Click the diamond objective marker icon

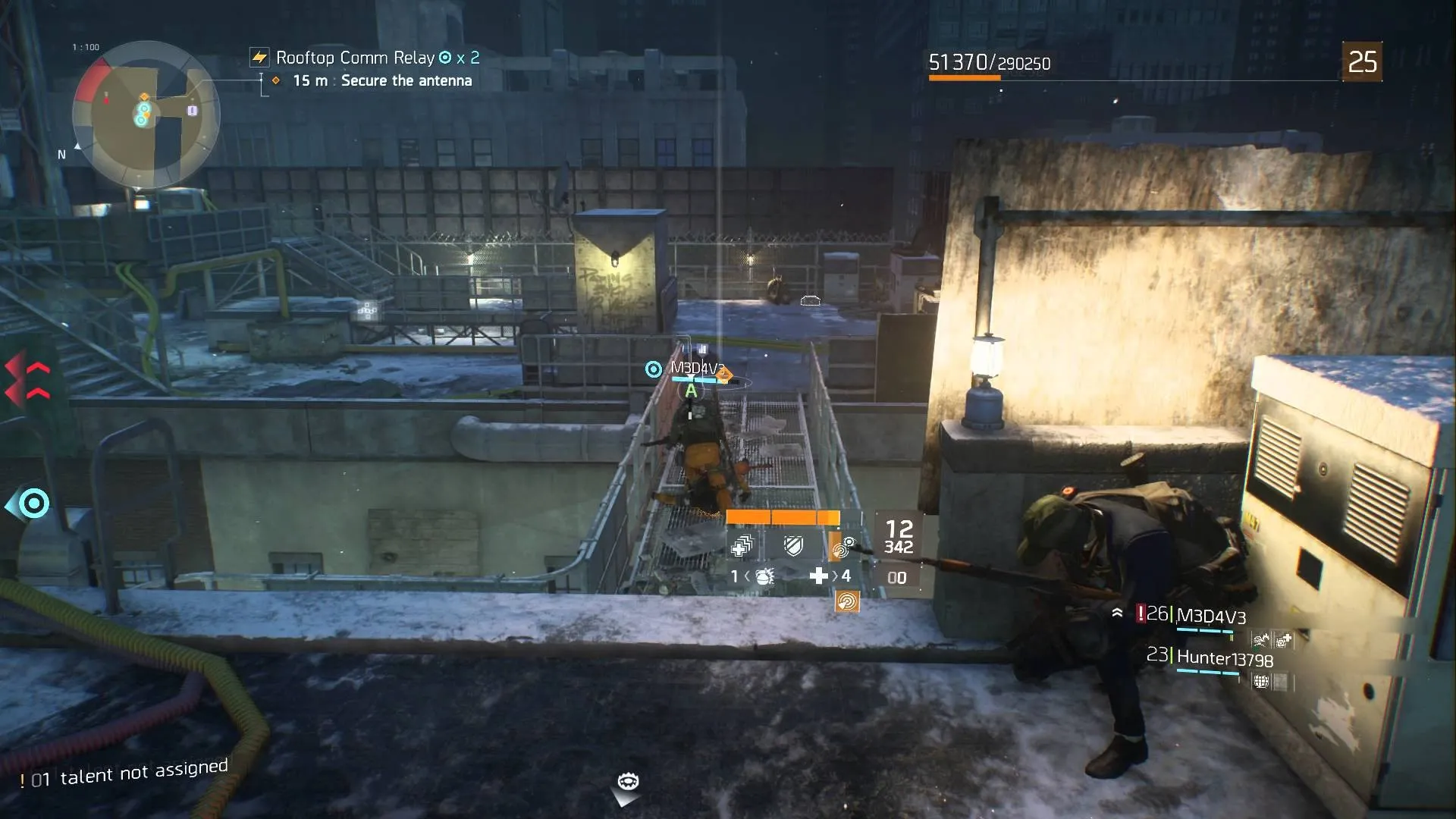click(x=275, y=80)
